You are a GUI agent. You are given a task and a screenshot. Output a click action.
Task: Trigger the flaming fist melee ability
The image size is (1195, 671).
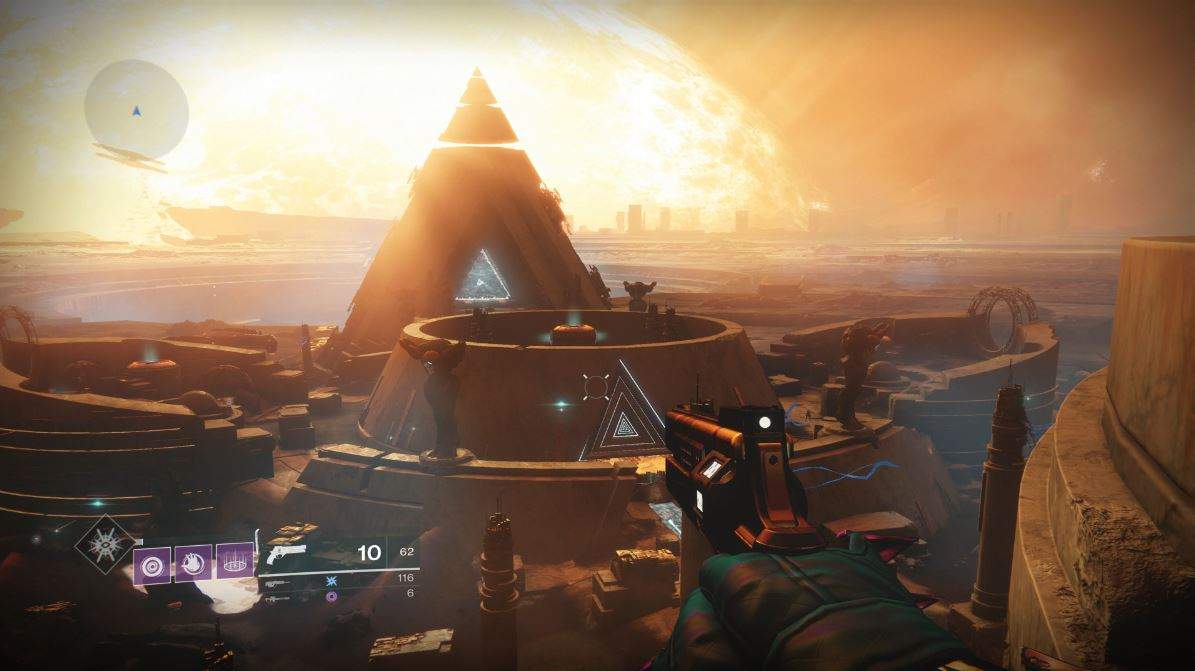pyautogui.click(x=193, y=563)
